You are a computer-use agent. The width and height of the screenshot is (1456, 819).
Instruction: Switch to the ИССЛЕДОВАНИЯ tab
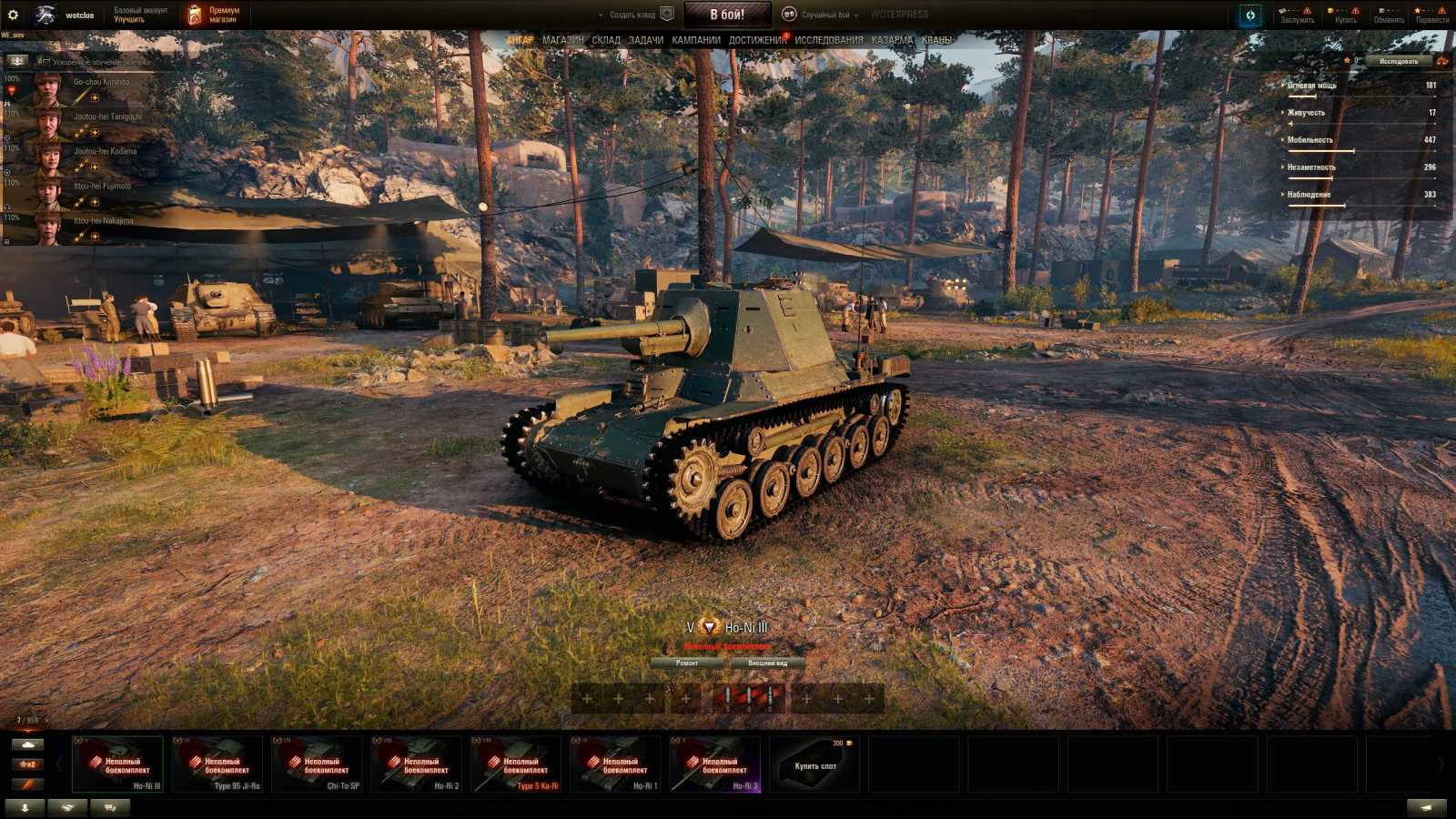829,40
